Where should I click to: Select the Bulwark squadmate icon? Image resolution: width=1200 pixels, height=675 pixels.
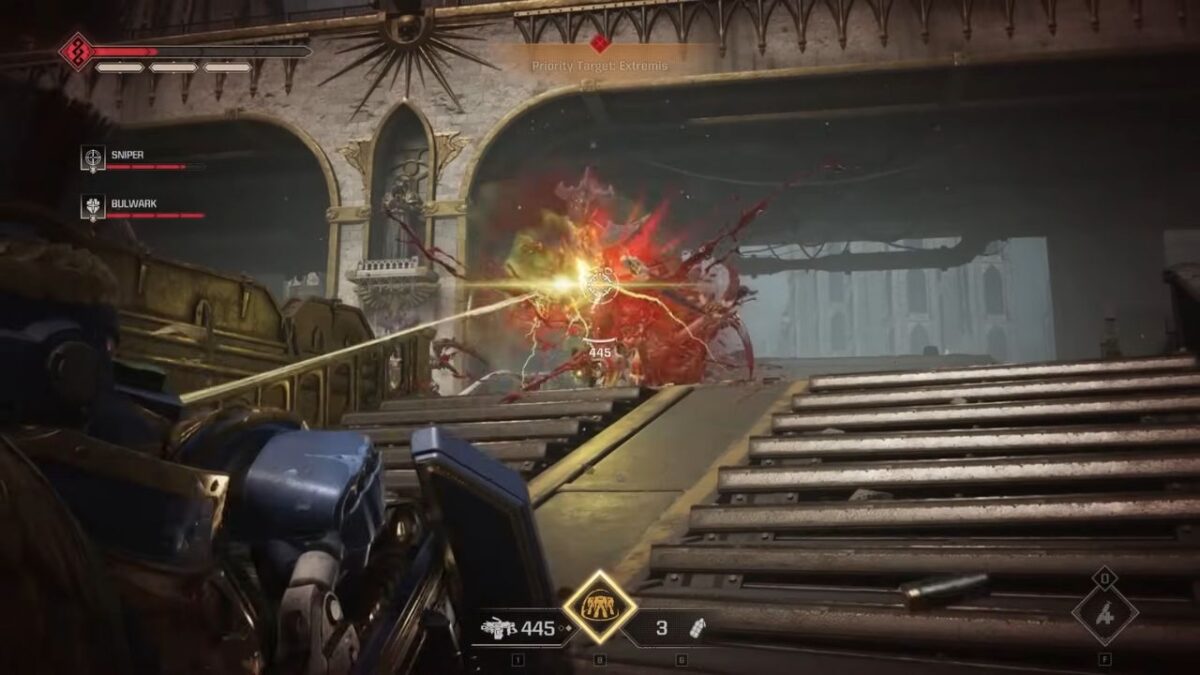[93, 206]
